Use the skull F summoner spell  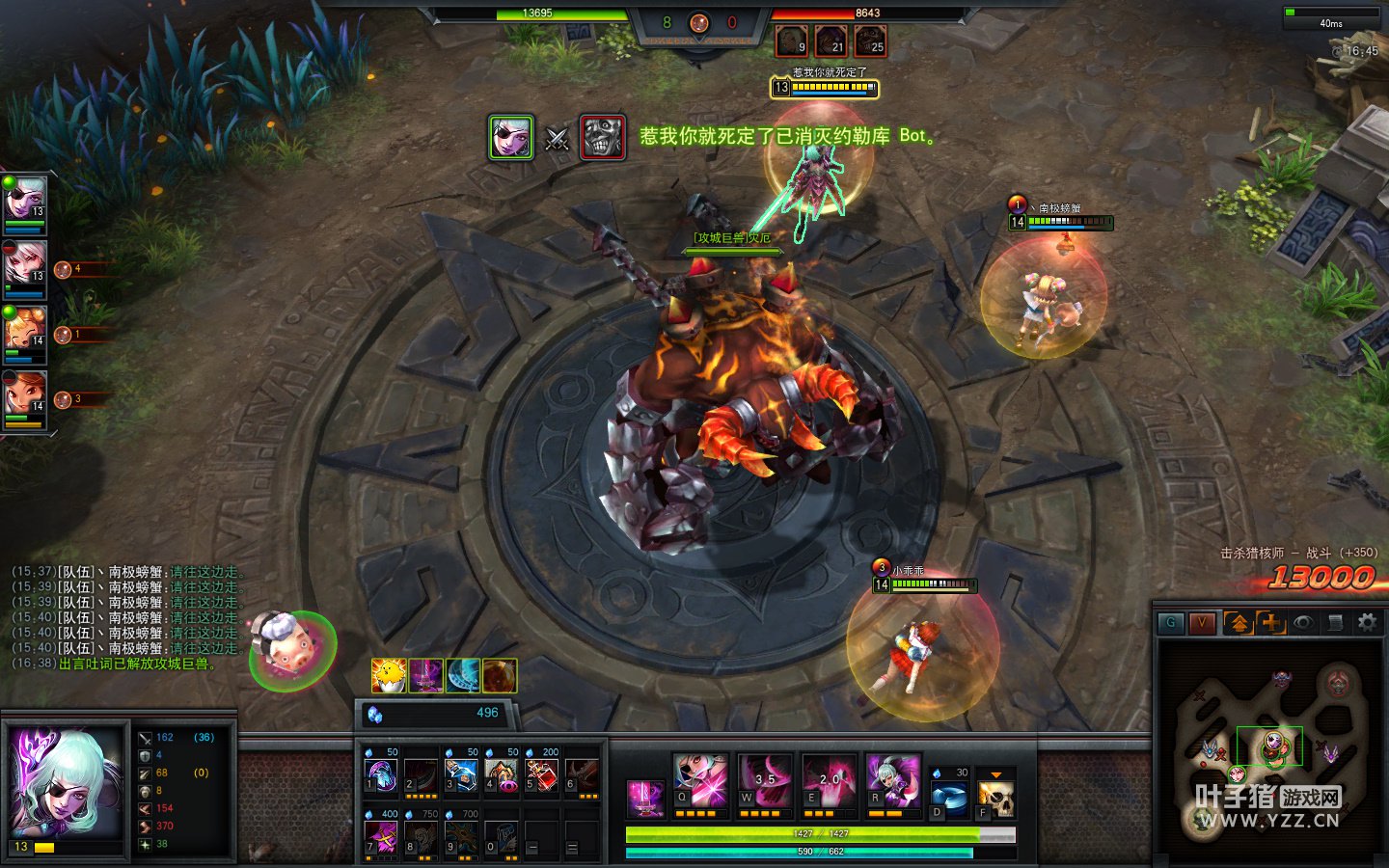tap(996, 799)
